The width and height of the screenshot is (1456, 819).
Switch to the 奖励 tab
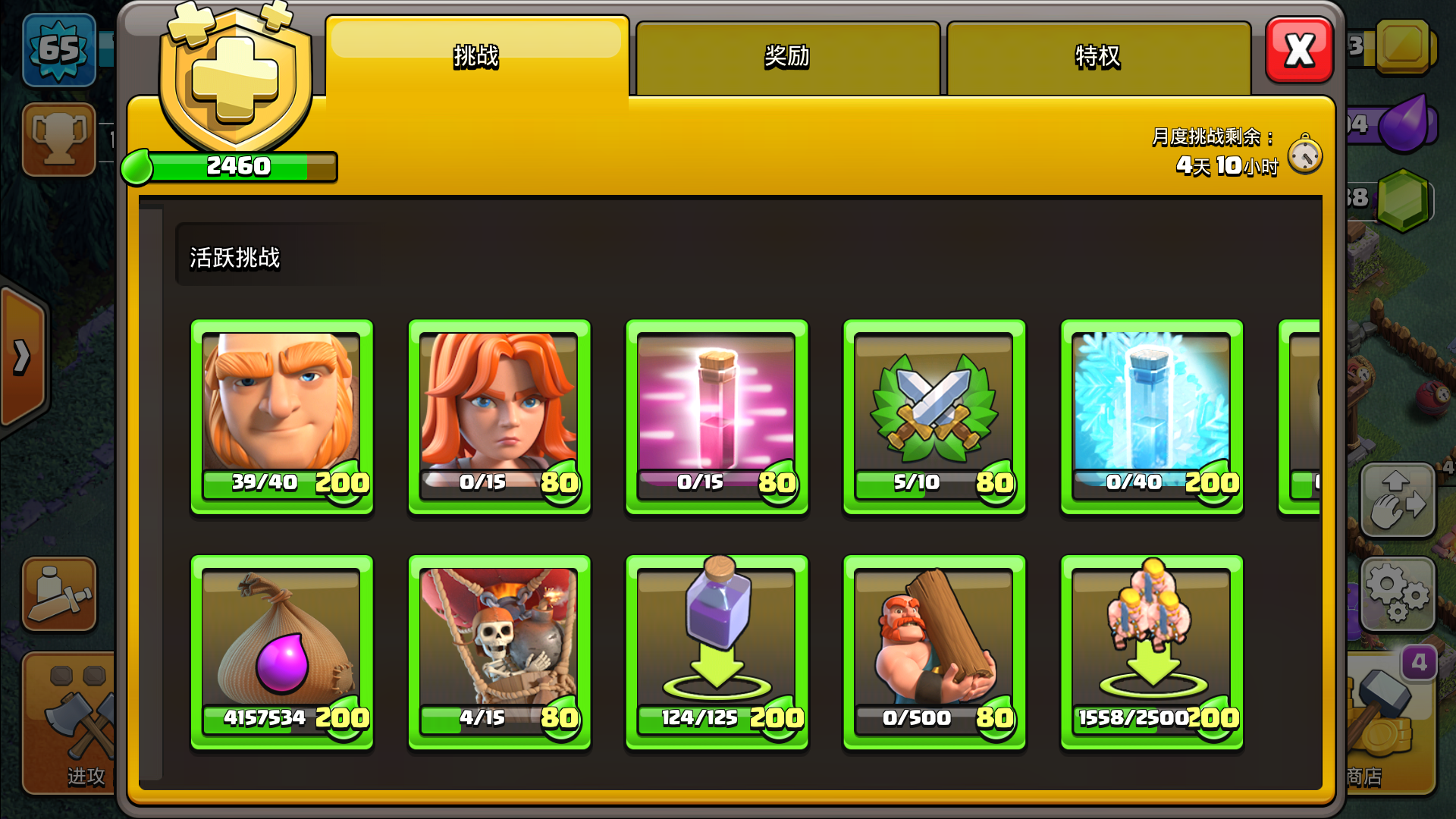pyautogui.click(x=786, y=55)
